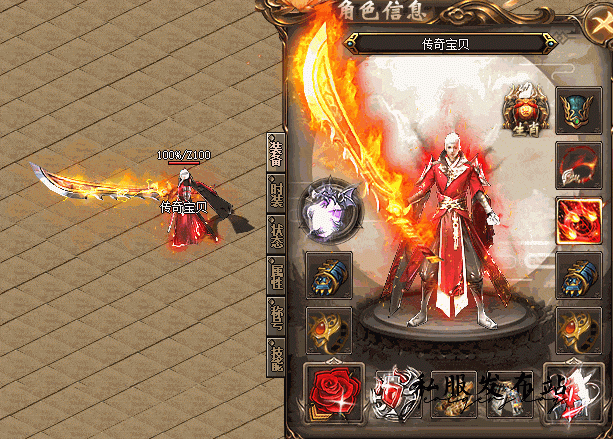Switch to the 装备 equipment tab
The image size is (613, 439).
[x=276, y=153]
